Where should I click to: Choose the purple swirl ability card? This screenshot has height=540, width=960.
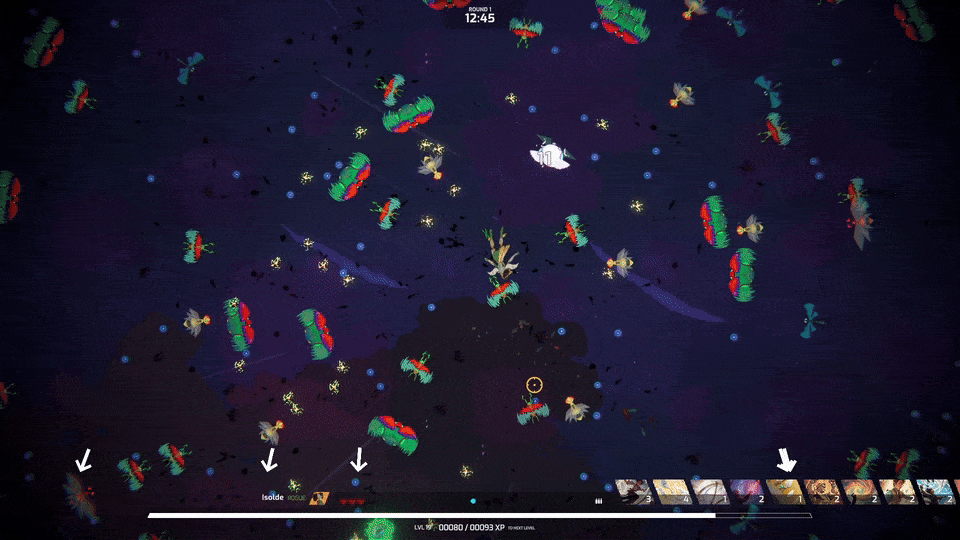pos(747,492)
